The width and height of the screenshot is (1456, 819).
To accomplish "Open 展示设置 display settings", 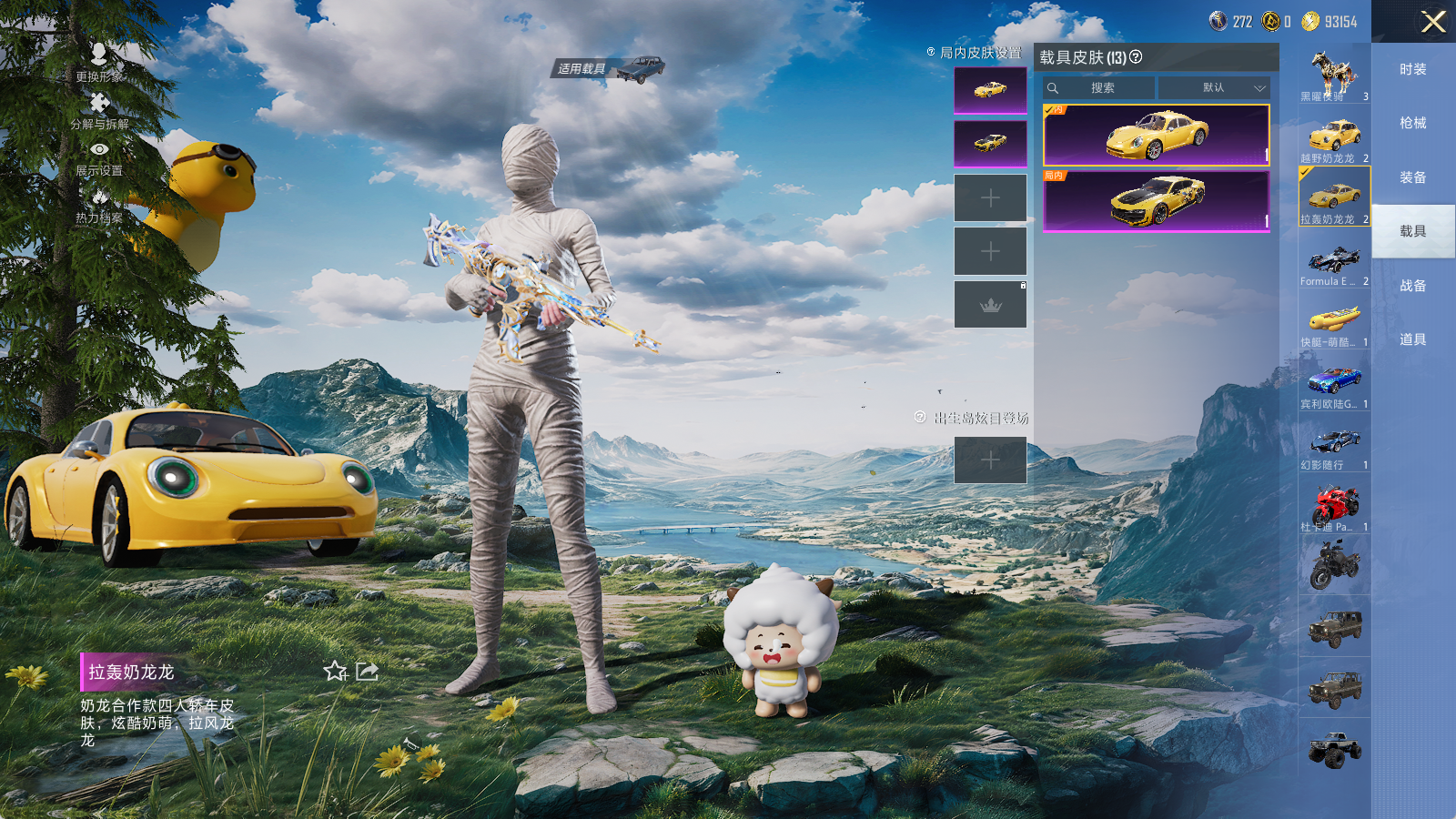I will [x=99, y=157].
